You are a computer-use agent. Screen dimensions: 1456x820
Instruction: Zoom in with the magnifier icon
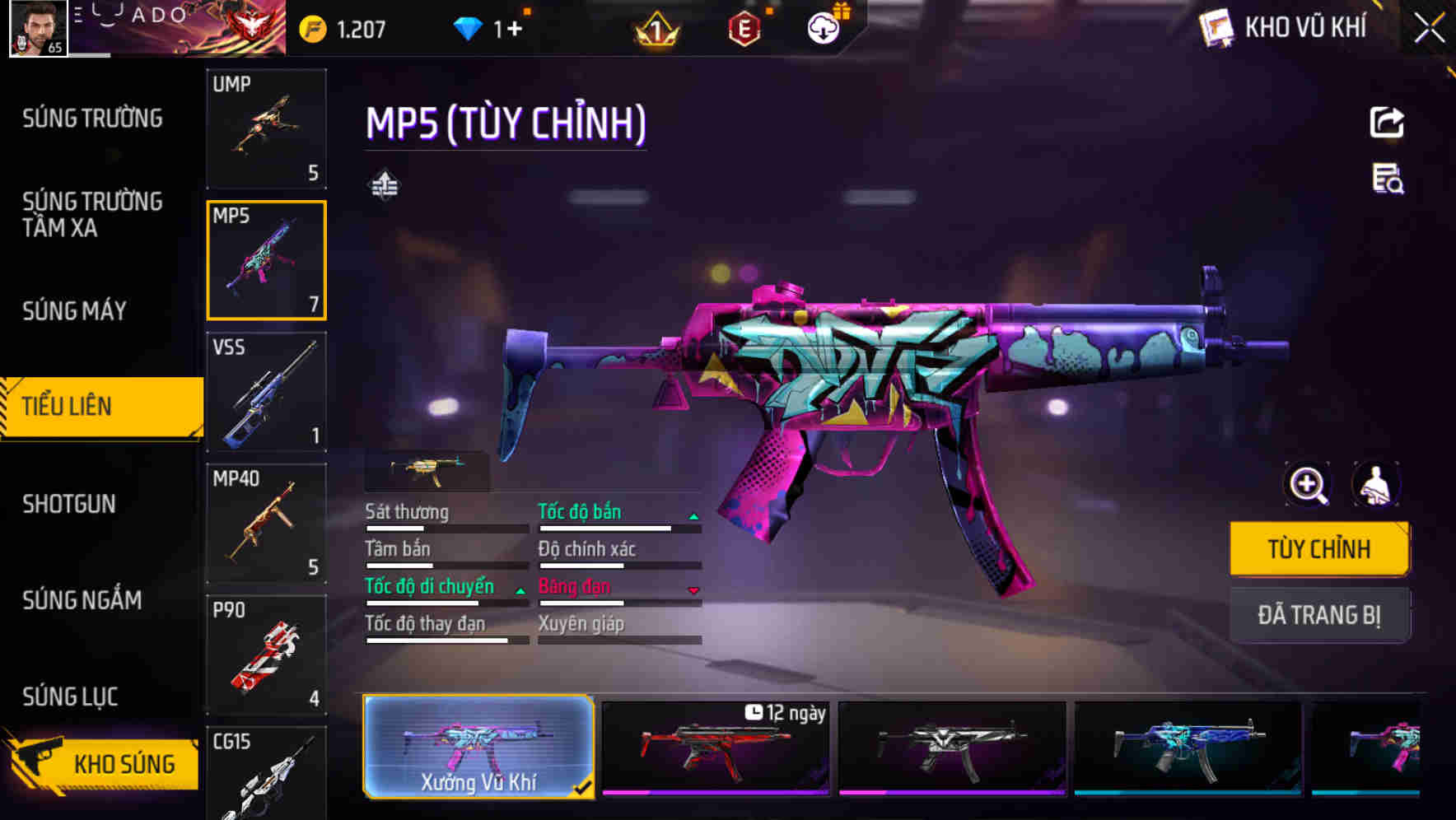click(1308, 484)
